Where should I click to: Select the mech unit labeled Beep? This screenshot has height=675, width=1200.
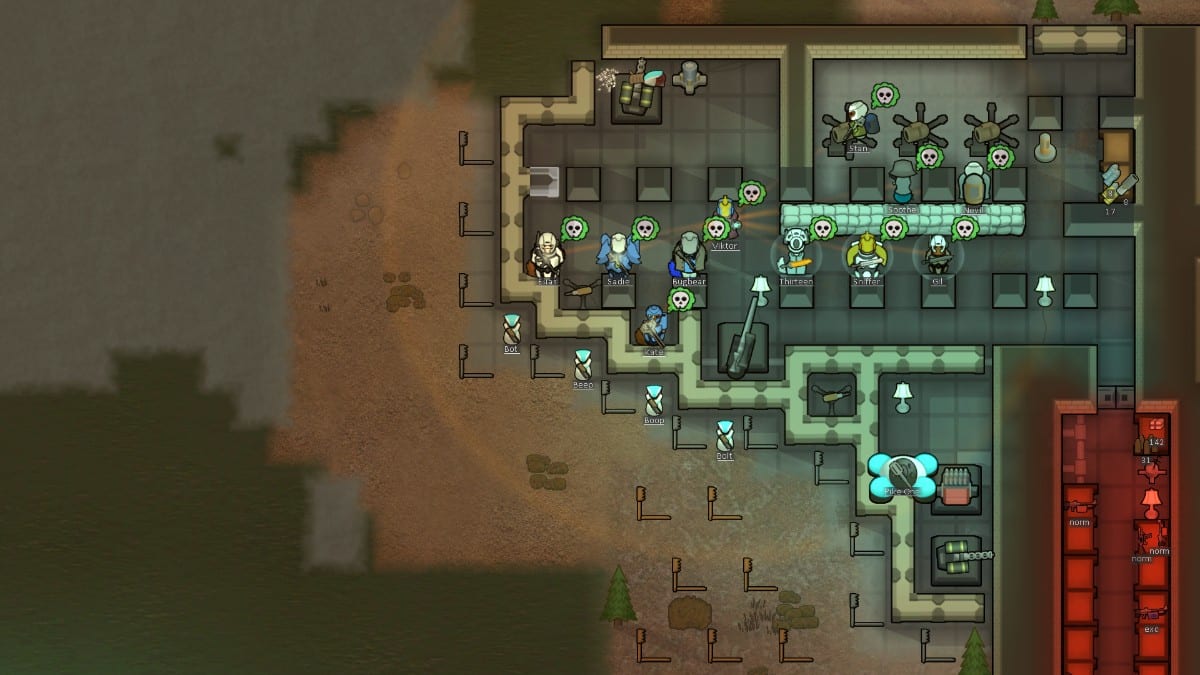coord(583,365)
